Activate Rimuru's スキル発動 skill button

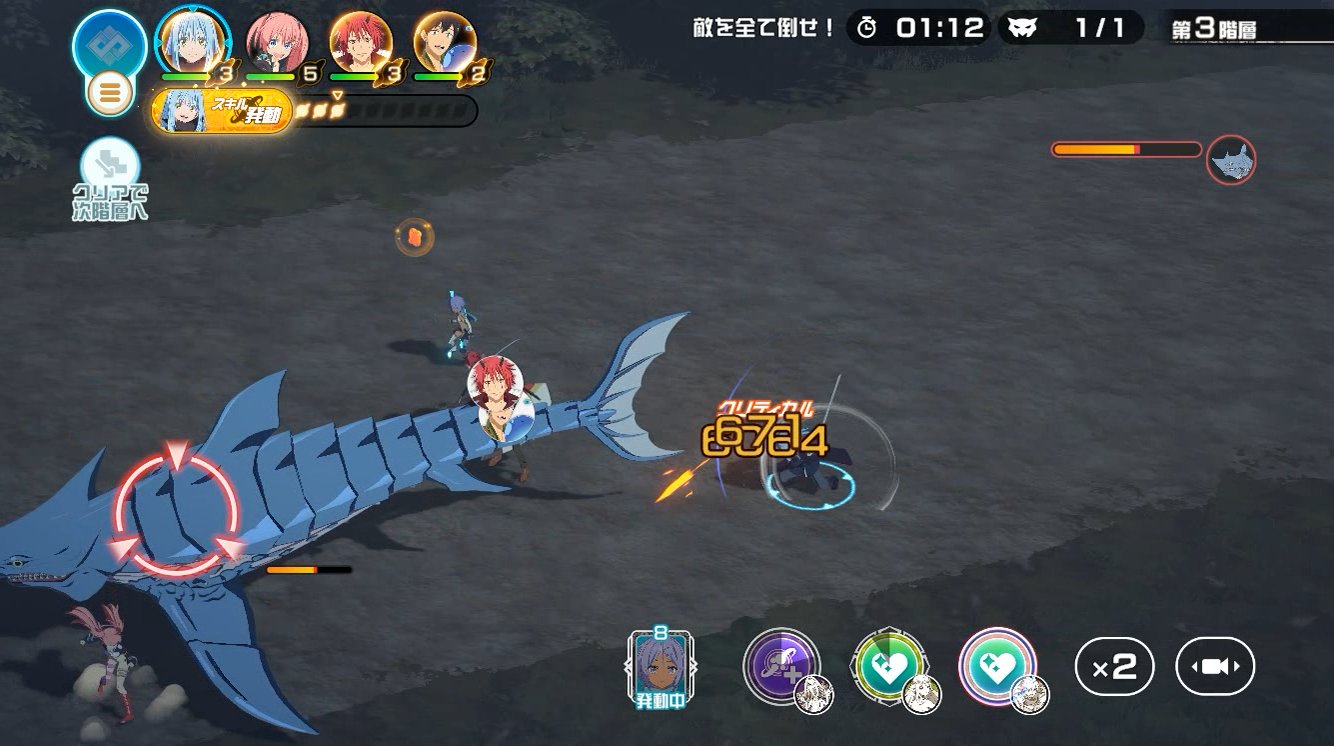(222, 110)
